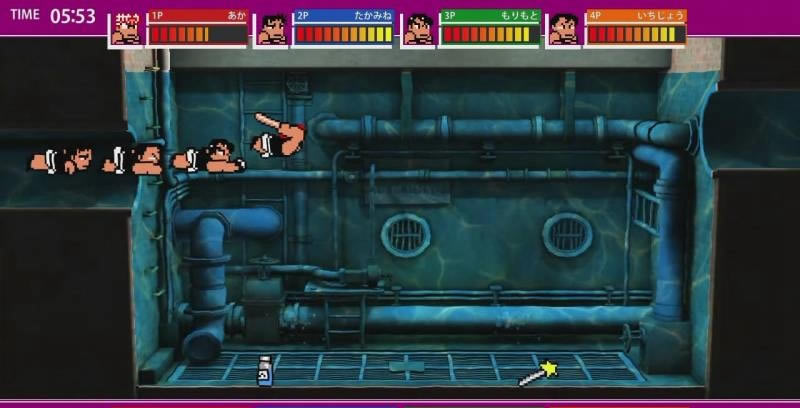Image resolution: width=800 pixels, height=408 pixels.
Task: Pick the 4P いちじょう fighter portrait
Action: point(564,30)
